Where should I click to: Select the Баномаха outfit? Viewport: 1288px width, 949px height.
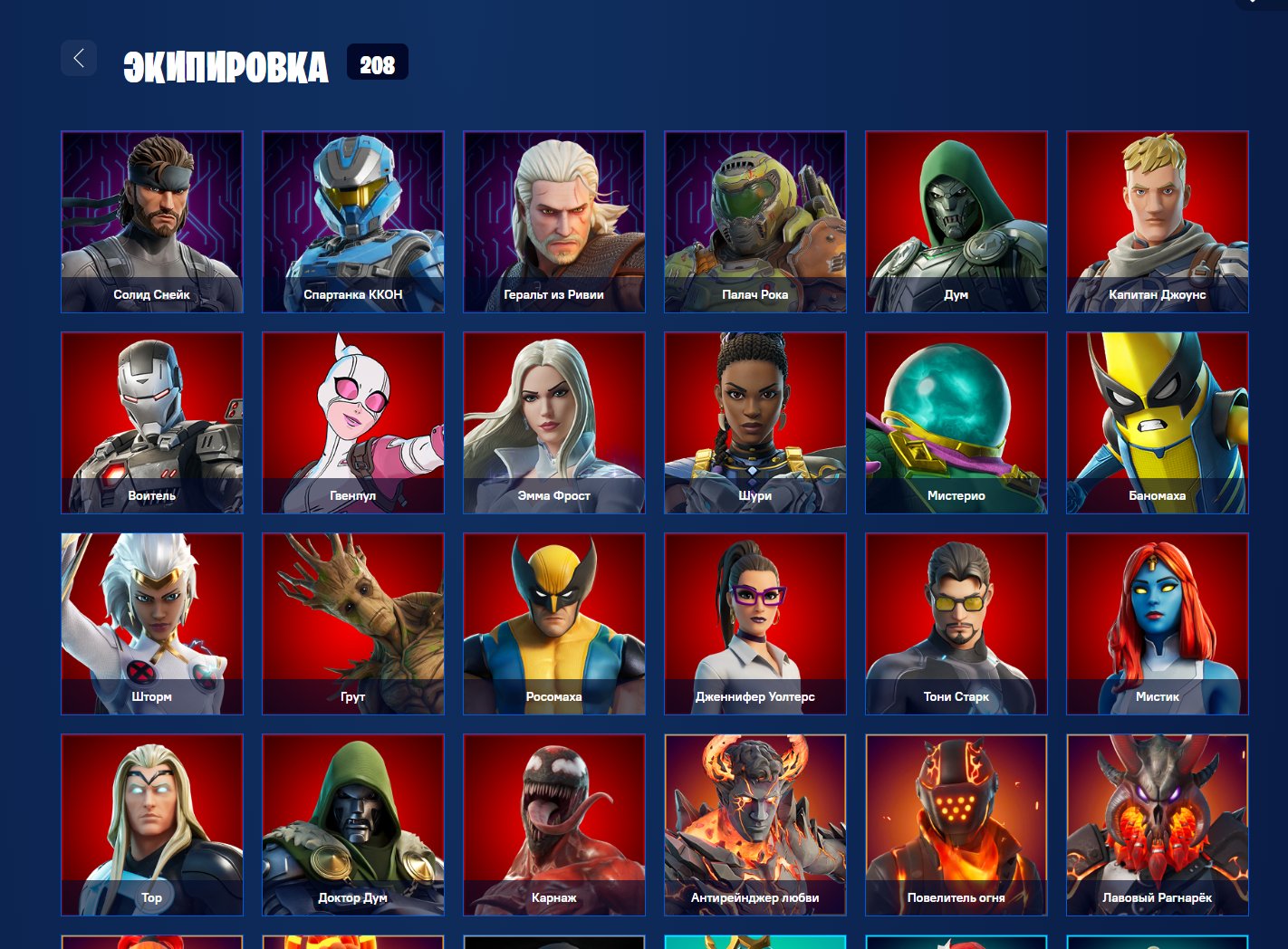(x=1157, y=423)
